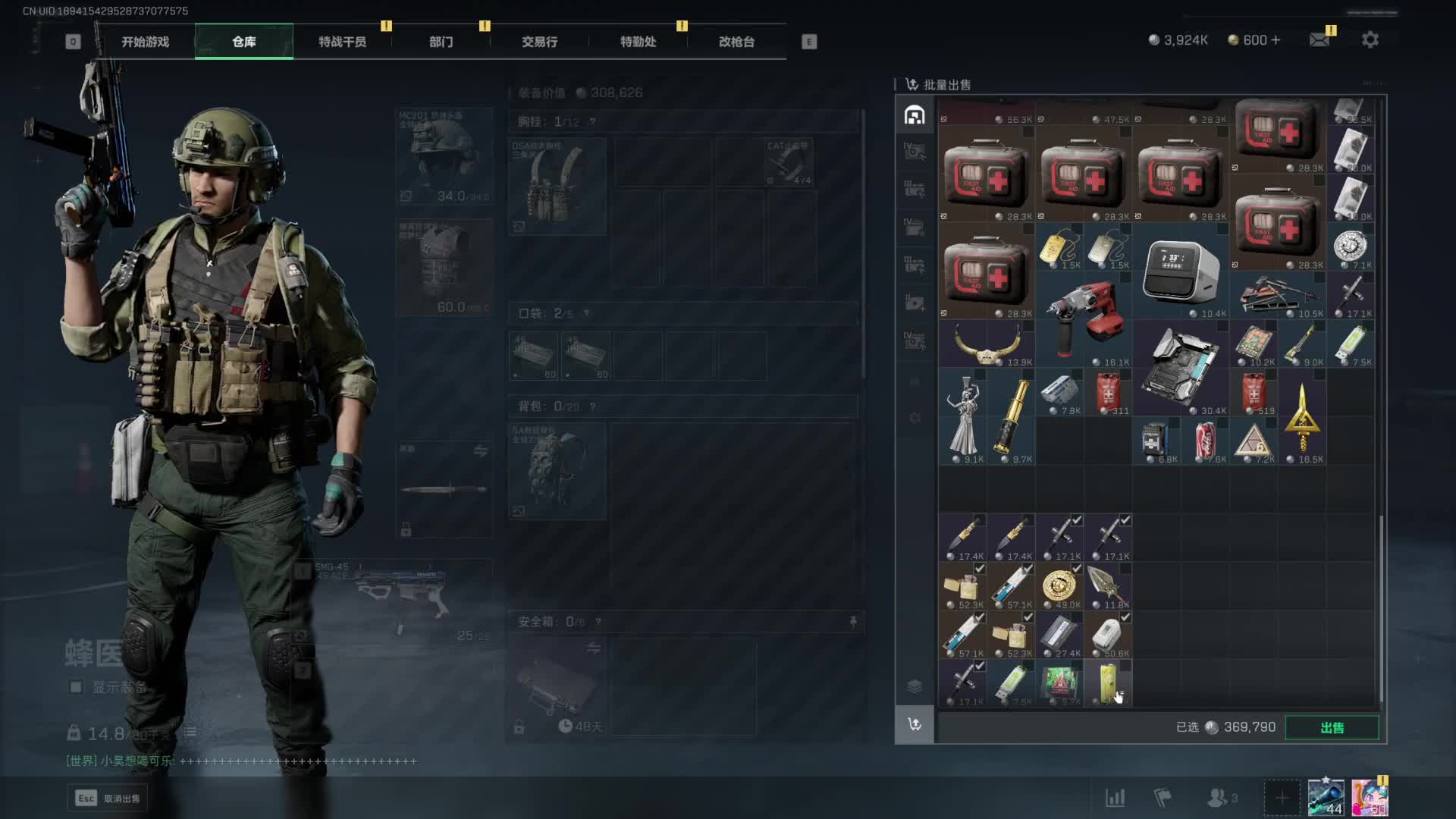Select the gold coin medallion worth 49.0K

[x=1059, y=586]
